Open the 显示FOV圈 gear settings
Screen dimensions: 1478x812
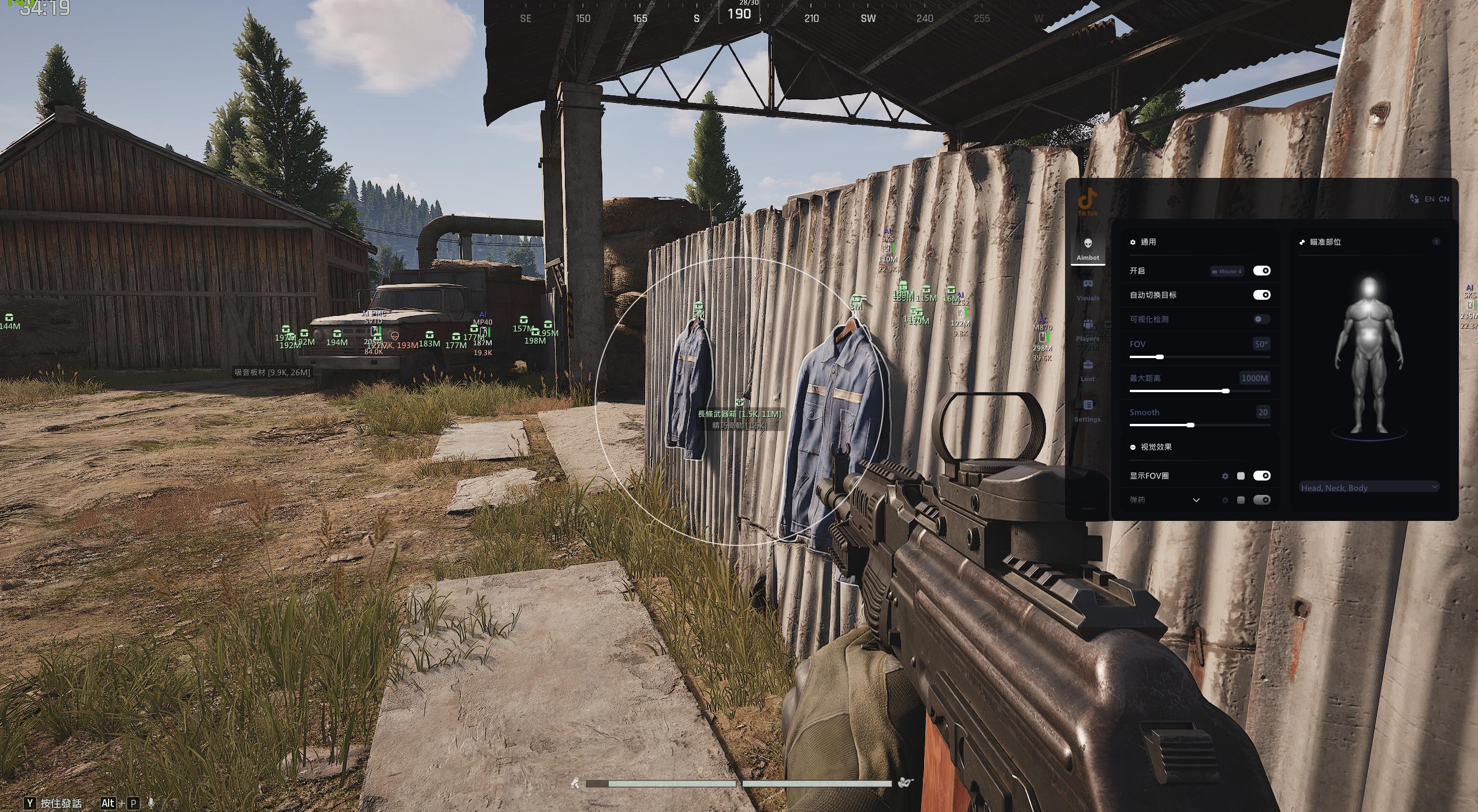(x=1225, y=476)
